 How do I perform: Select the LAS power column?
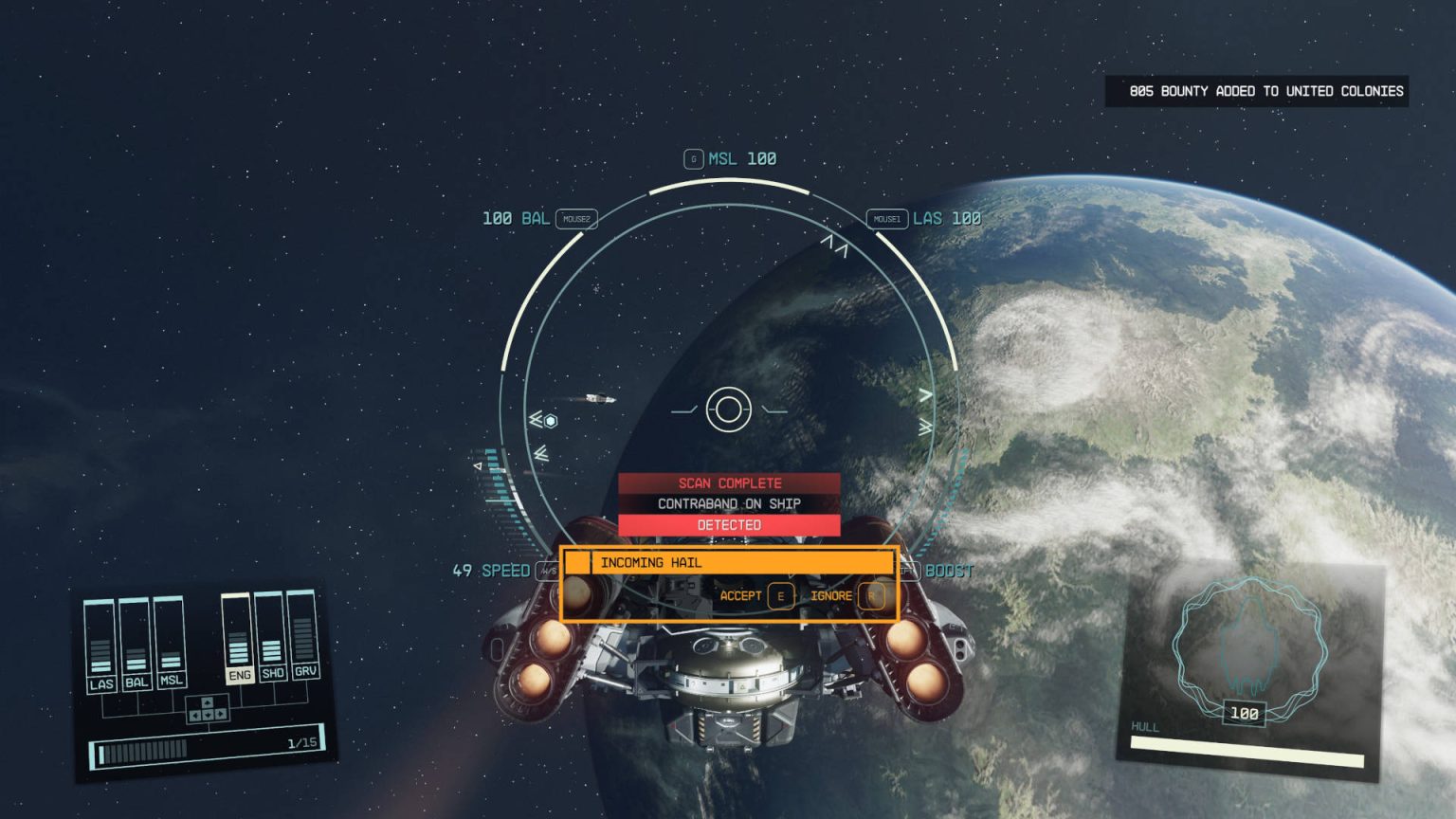point(100,646)
